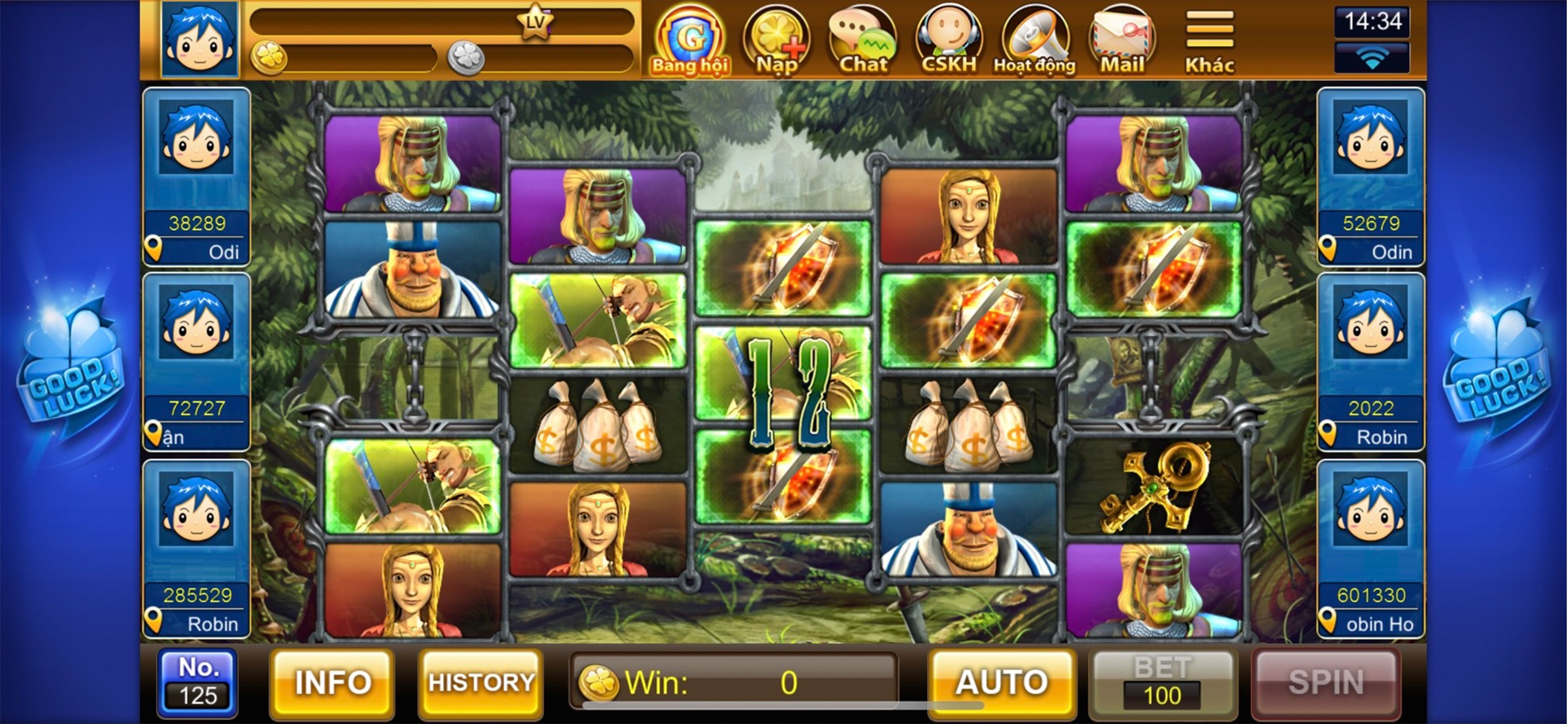View the player card with 285529 coins

click(x=197, y=549)
